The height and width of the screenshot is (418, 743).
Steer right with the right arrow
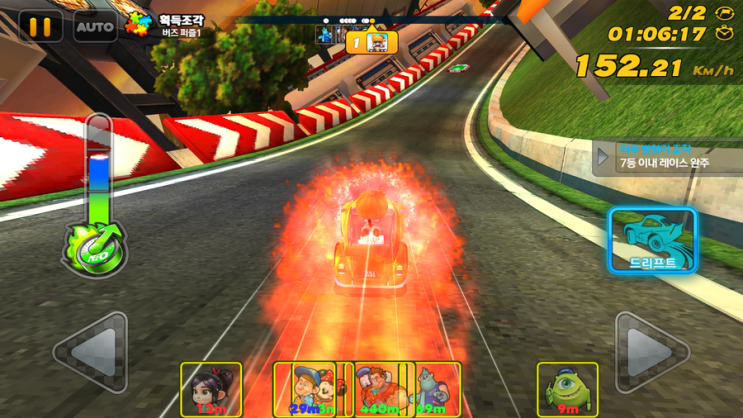point(650,351)
